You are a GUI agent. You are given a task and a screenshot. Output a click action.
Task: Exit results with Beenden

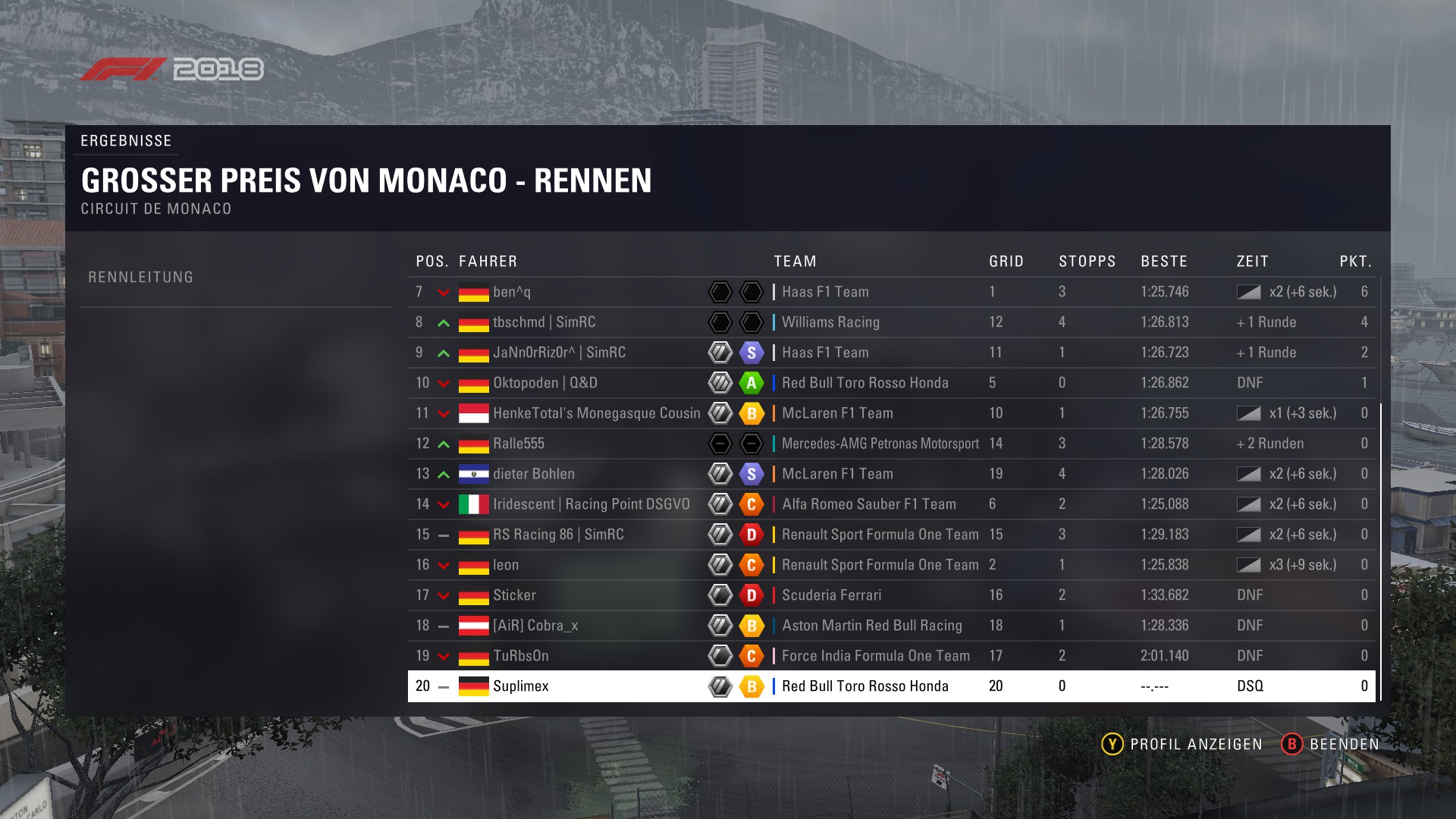click(x=1331, y=744)
